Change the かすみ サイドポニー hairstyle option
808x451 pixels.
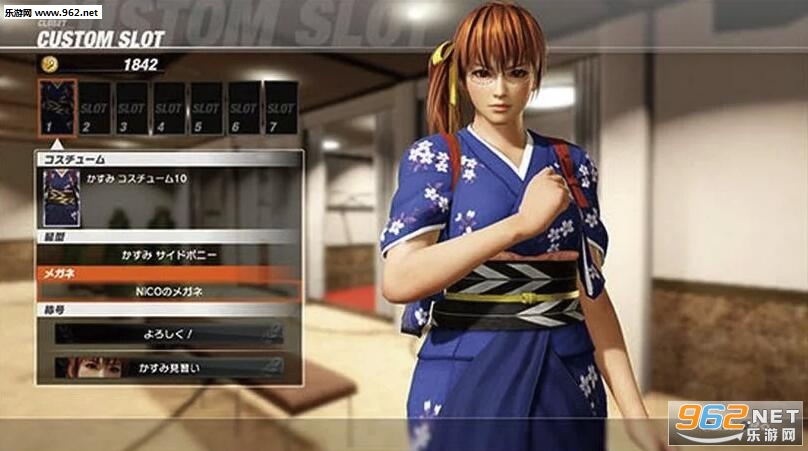click(168, 255)
